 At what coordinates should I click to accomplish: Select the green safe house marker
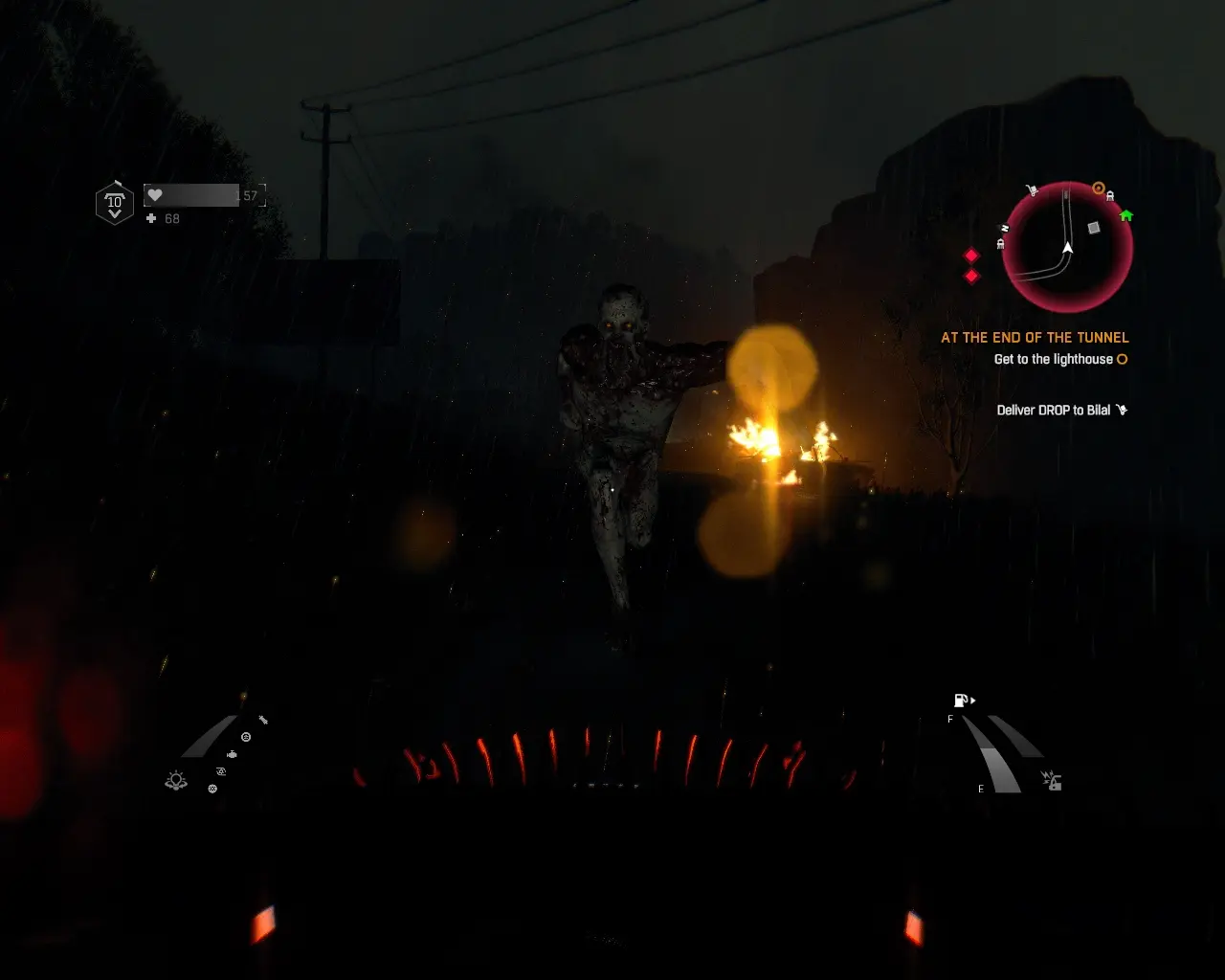tap(1126, 215)
